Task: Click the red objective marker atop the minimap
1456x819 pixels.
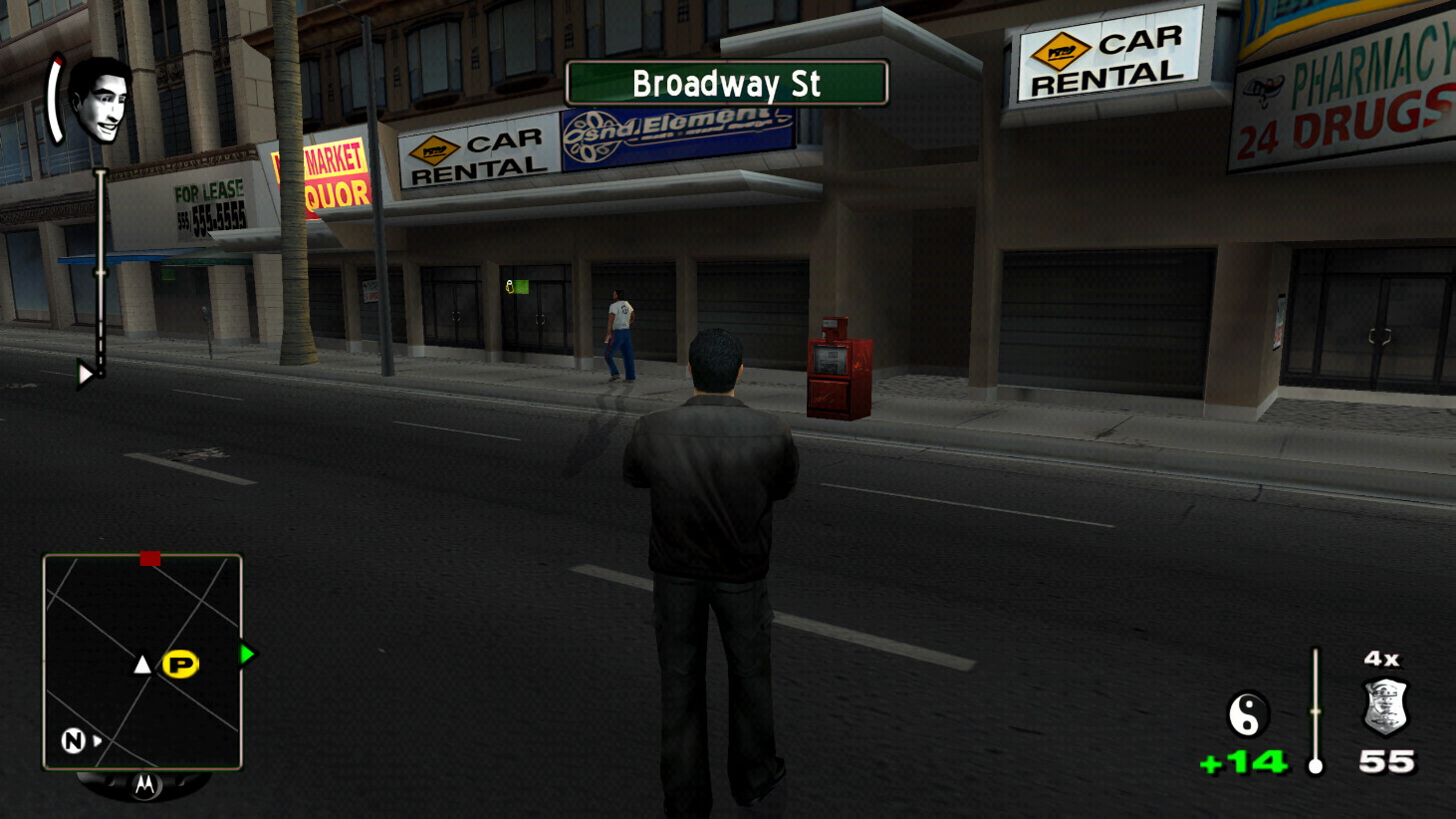Action: (150, 559)
